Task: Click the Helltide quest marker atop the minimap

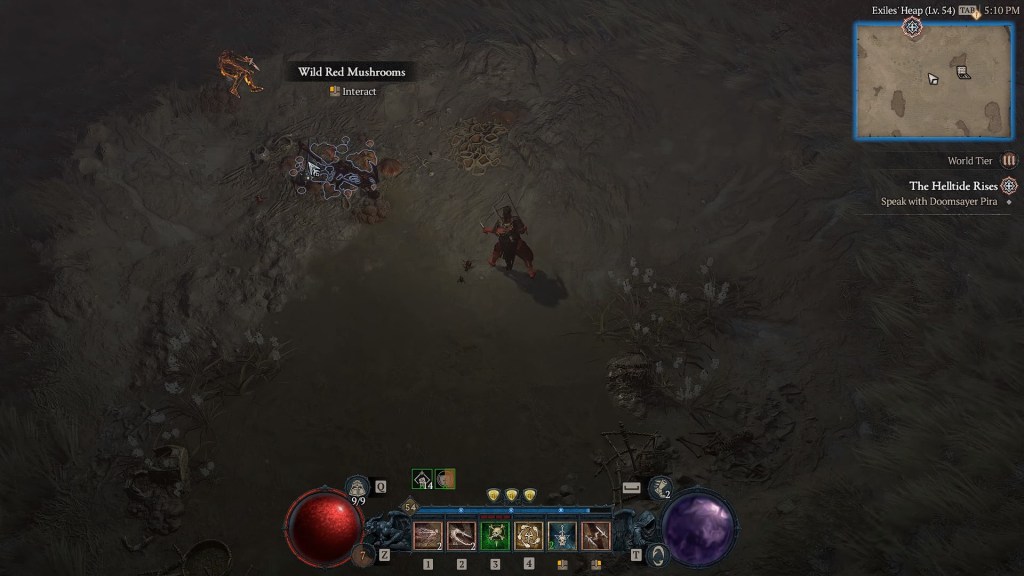Action: 912,27
